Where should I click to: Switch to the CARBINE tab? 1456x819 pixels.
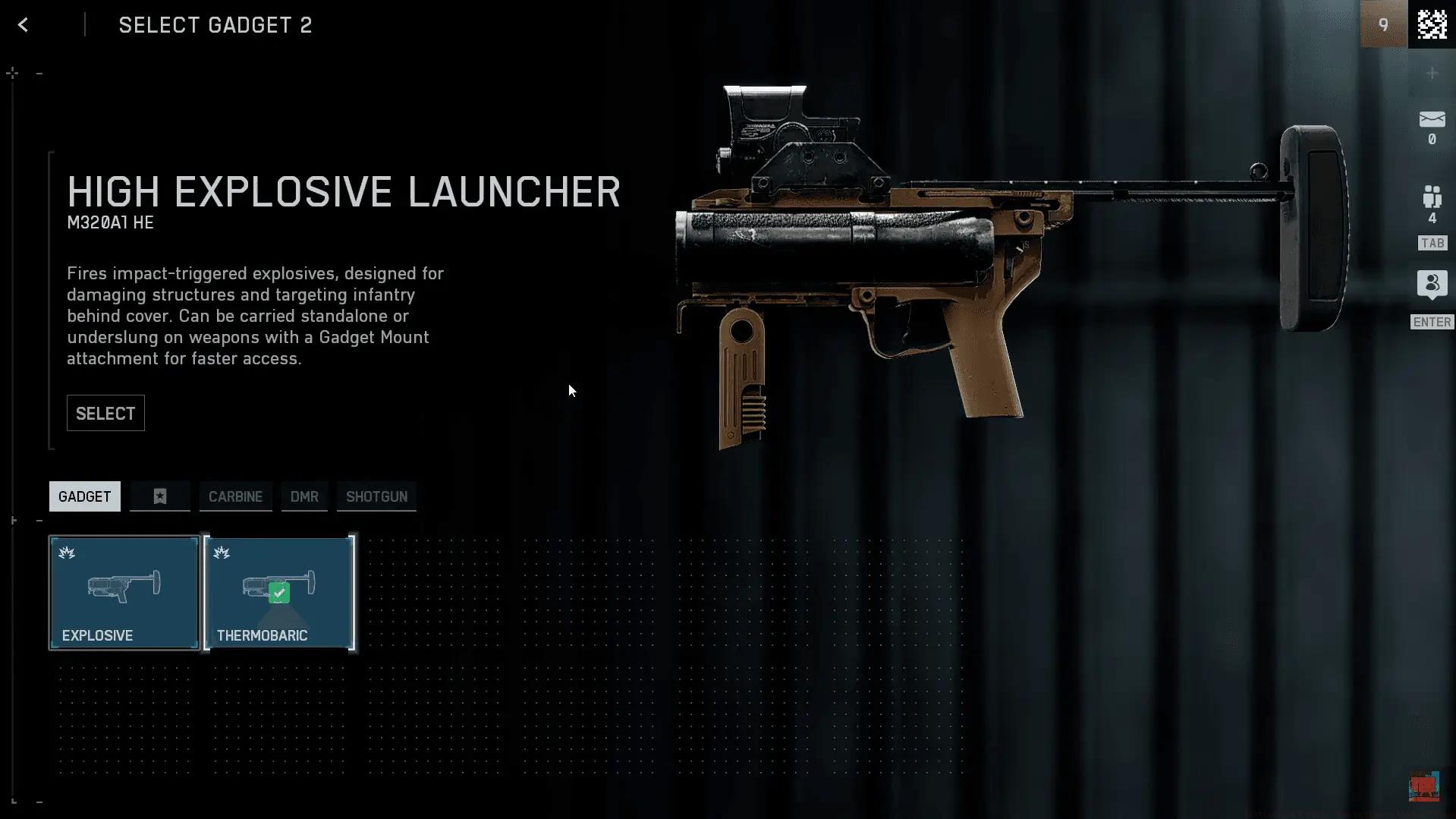click(x=235, y=496)
